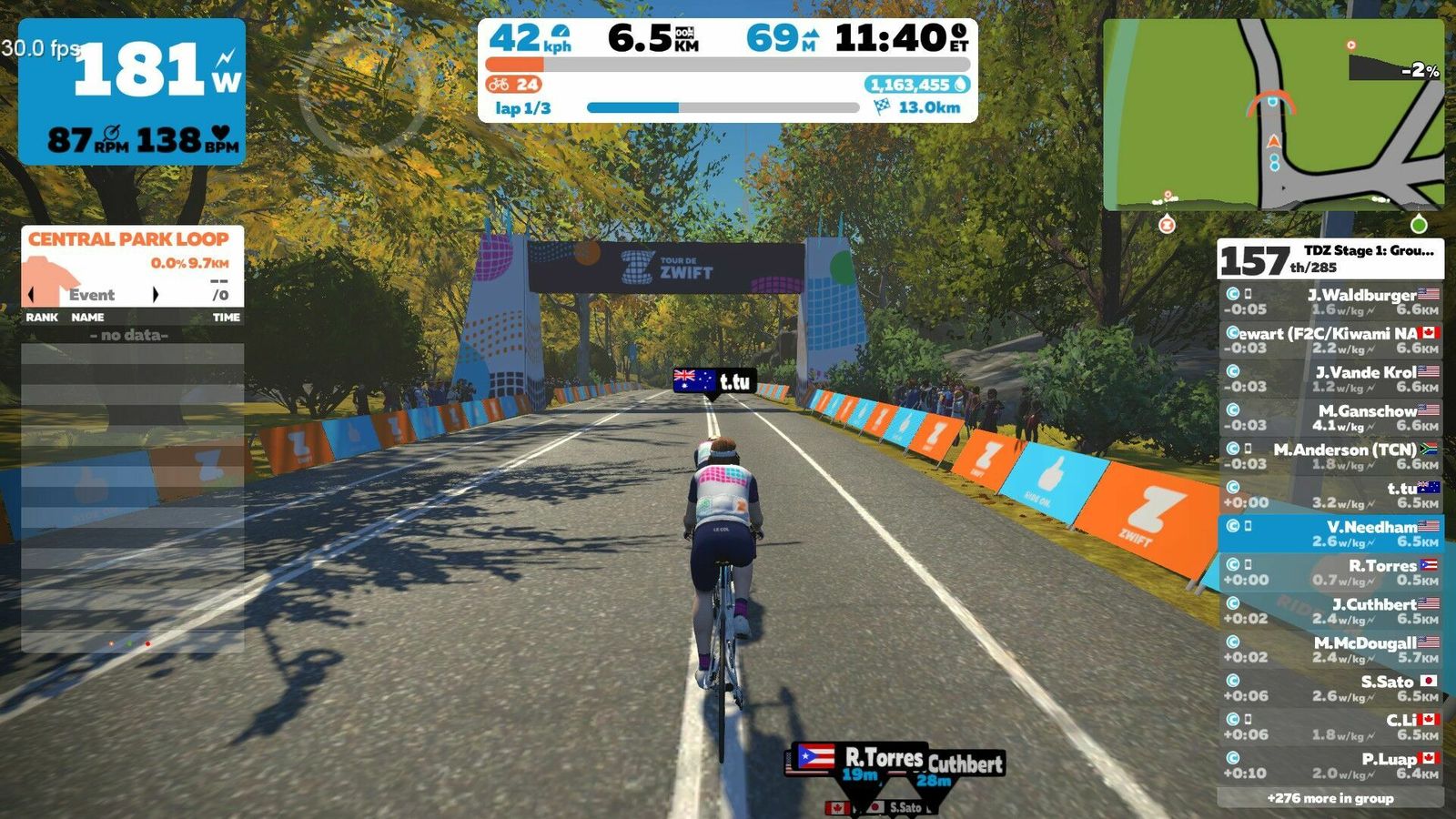Select J.Vande Krol from the rider list
Screen dimensions: 1456x819
(1330, 379)
